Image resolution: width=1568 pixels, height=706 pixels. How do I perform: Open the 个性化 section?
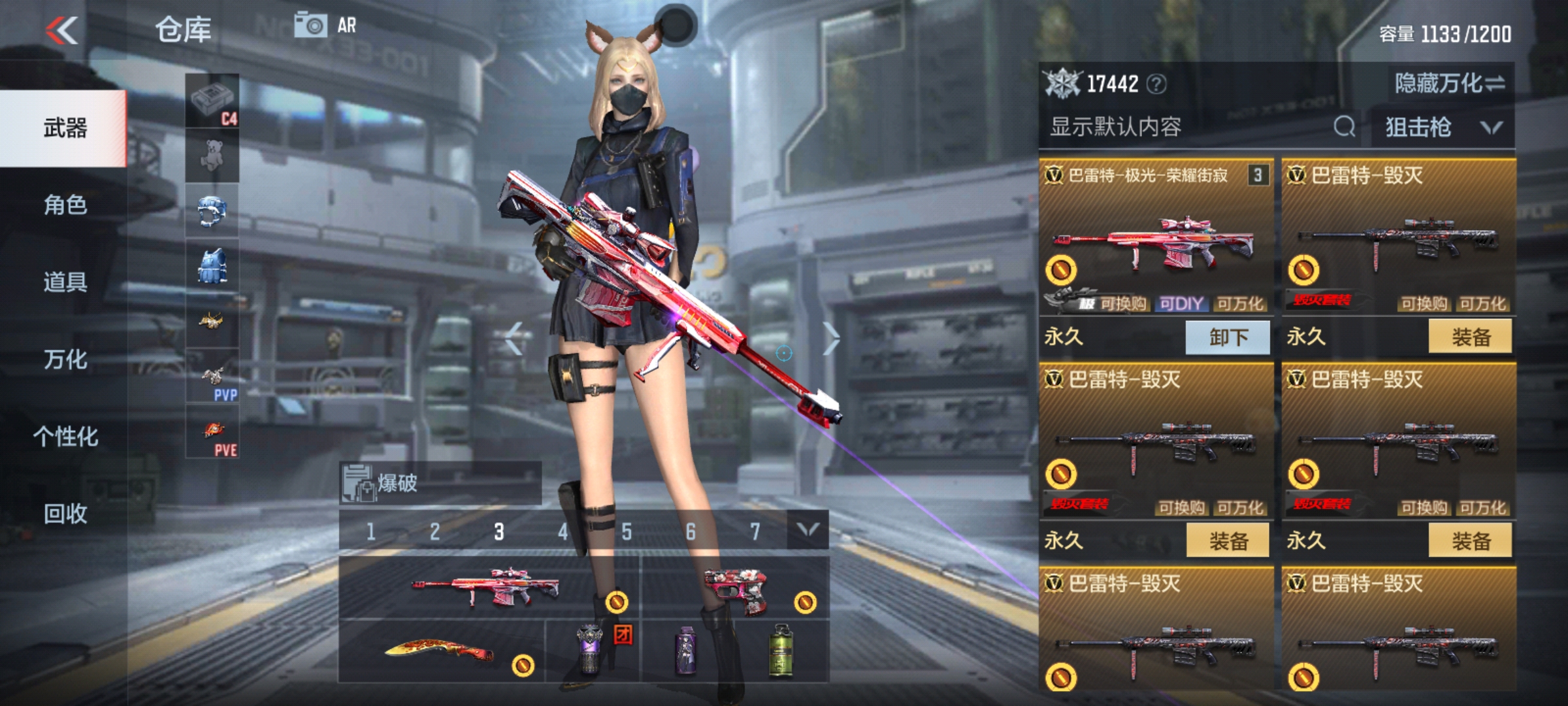[65, 437]
